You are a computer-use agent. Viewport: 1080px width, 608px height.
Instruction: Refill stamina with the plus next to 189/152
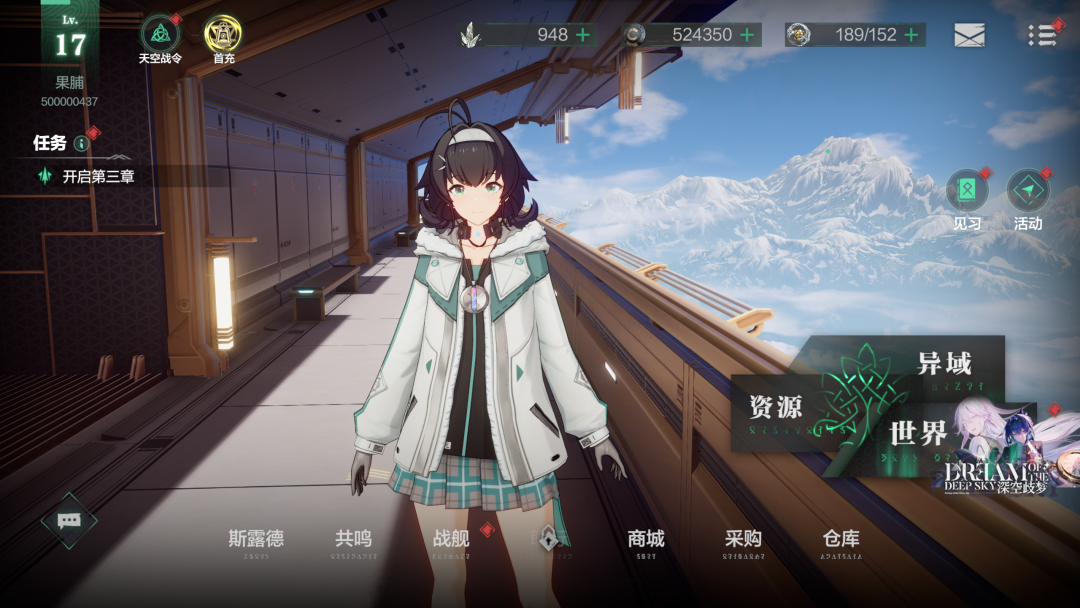(911, 35)
